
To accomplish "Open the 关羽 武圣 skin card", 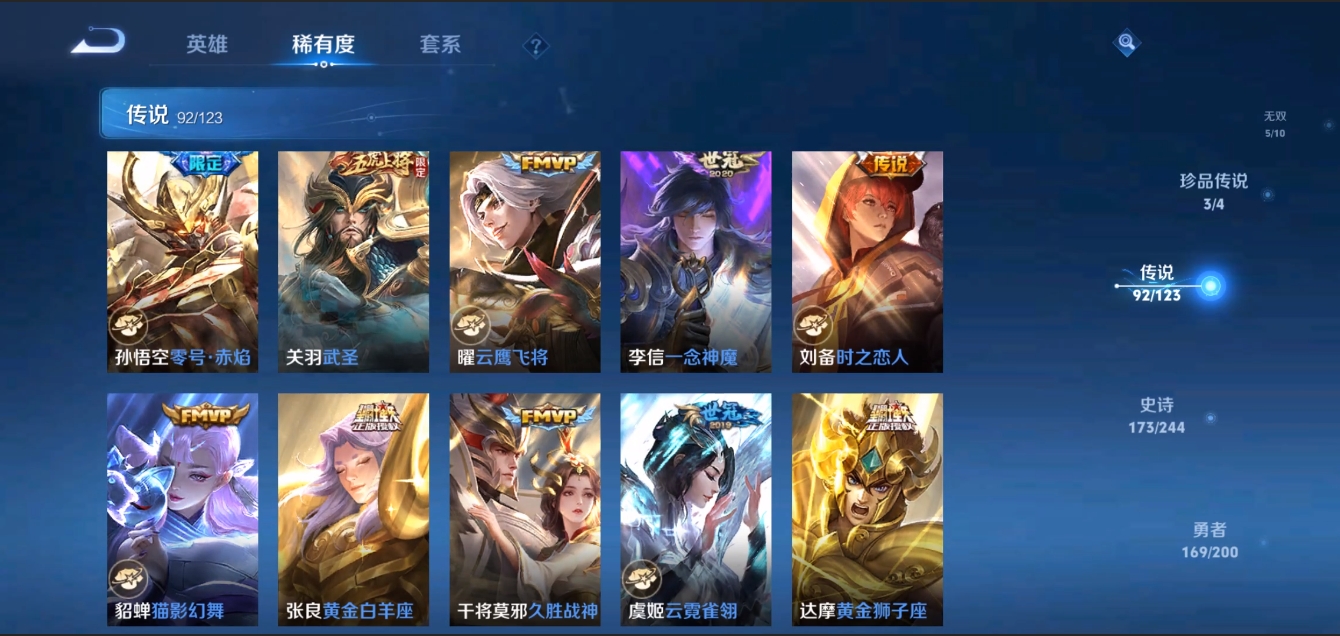I will pyautogui.click(x=353, y=262).
